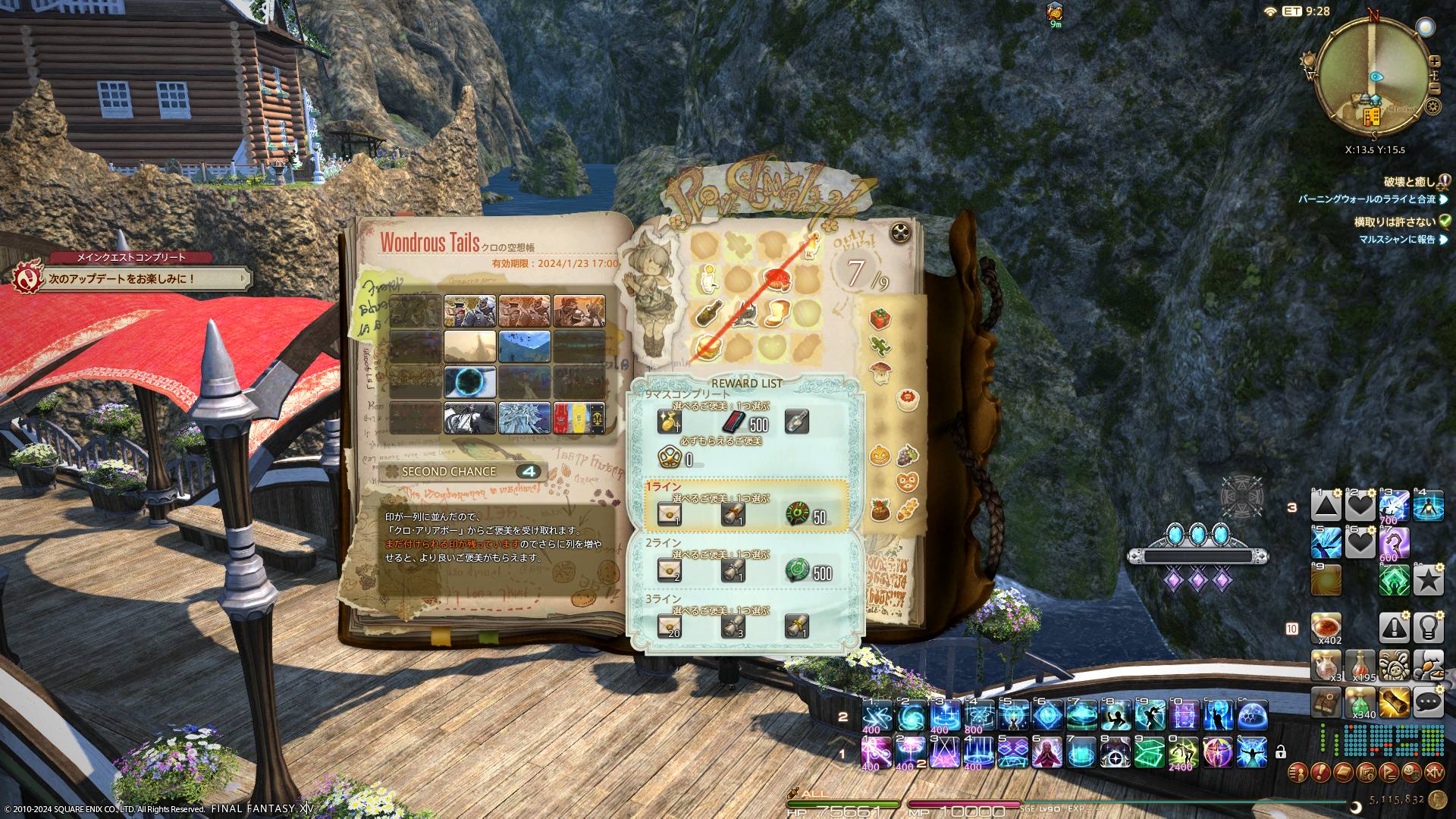Activate the blue dome barrier ability
Viewport: 1456px width, 819px height.
pyautogui.click(x=1252, y=716)
